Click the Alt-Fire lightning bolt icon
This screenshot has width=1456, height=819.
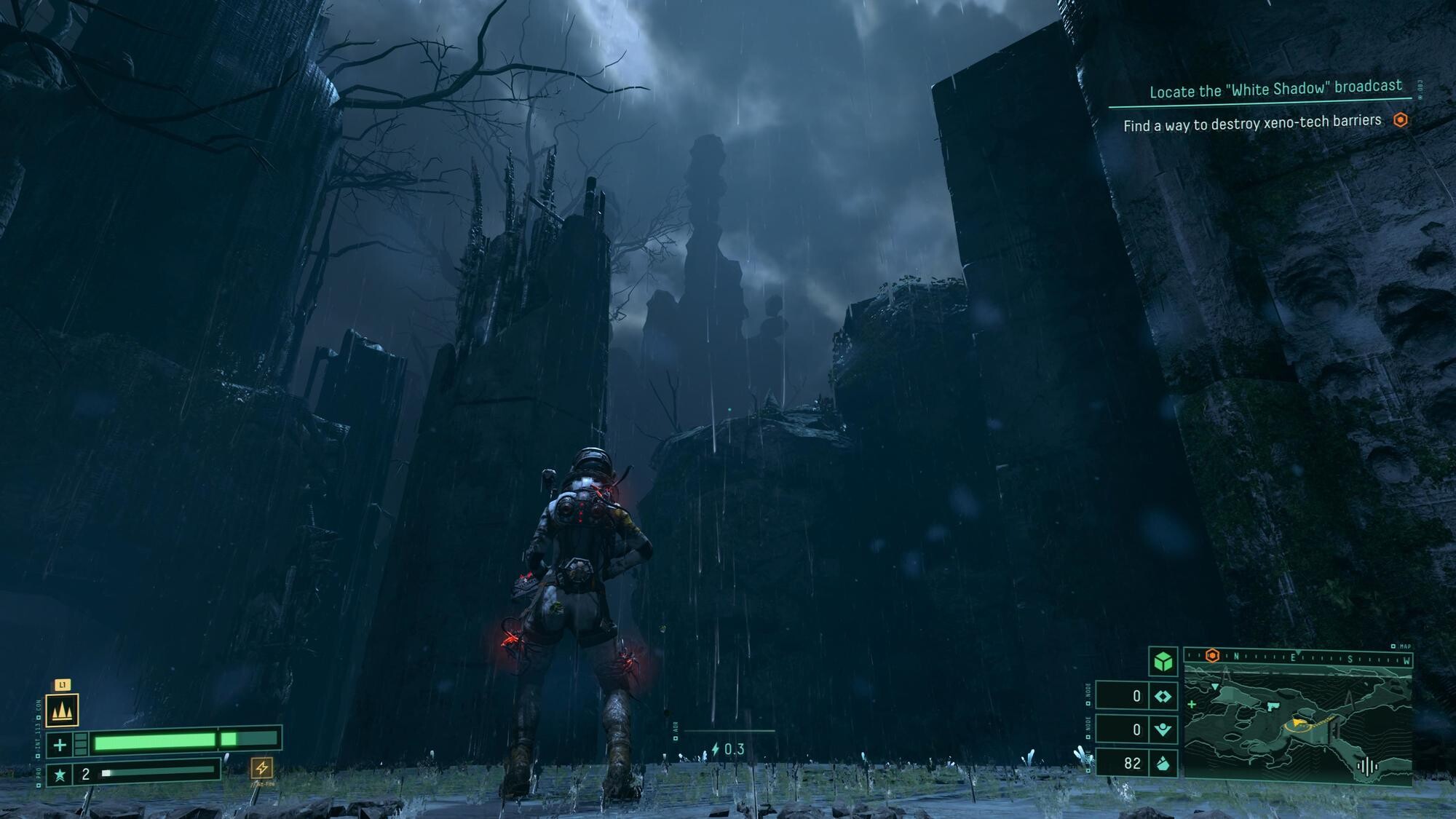(262, 767)
